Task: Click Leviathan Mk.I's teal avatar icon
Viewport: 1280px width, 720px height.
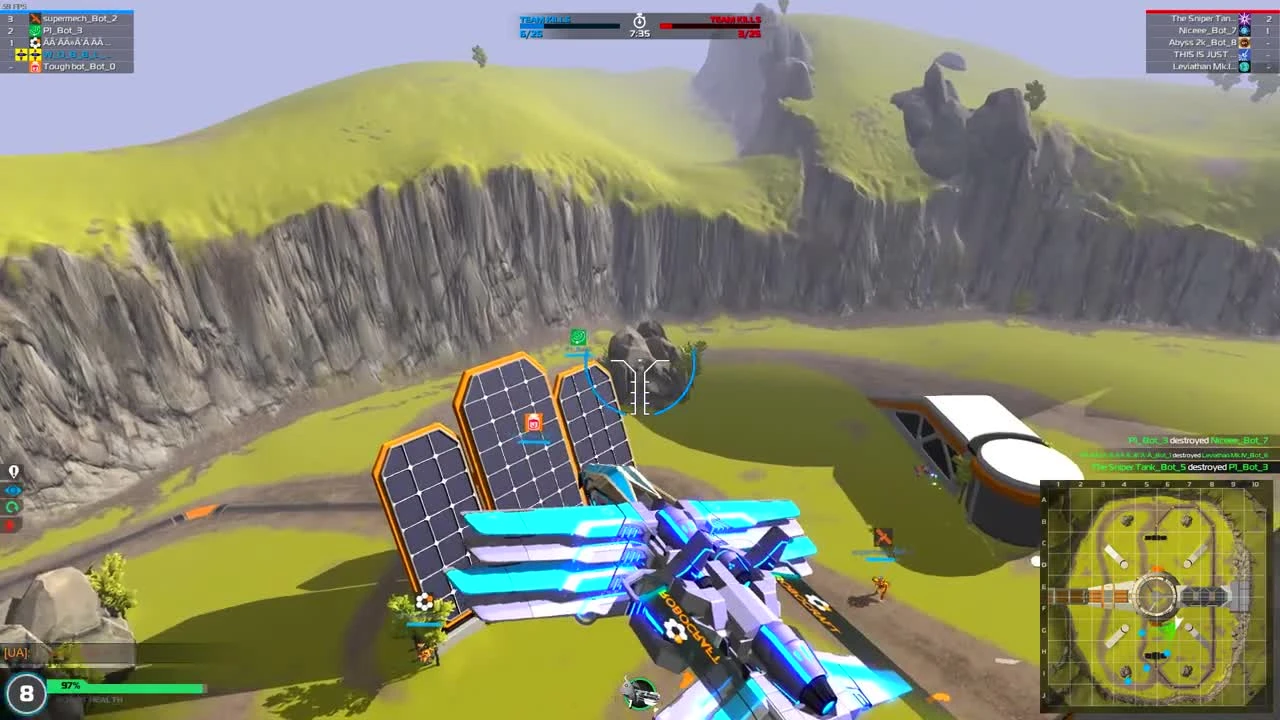Action: [x=1243, y=66]
